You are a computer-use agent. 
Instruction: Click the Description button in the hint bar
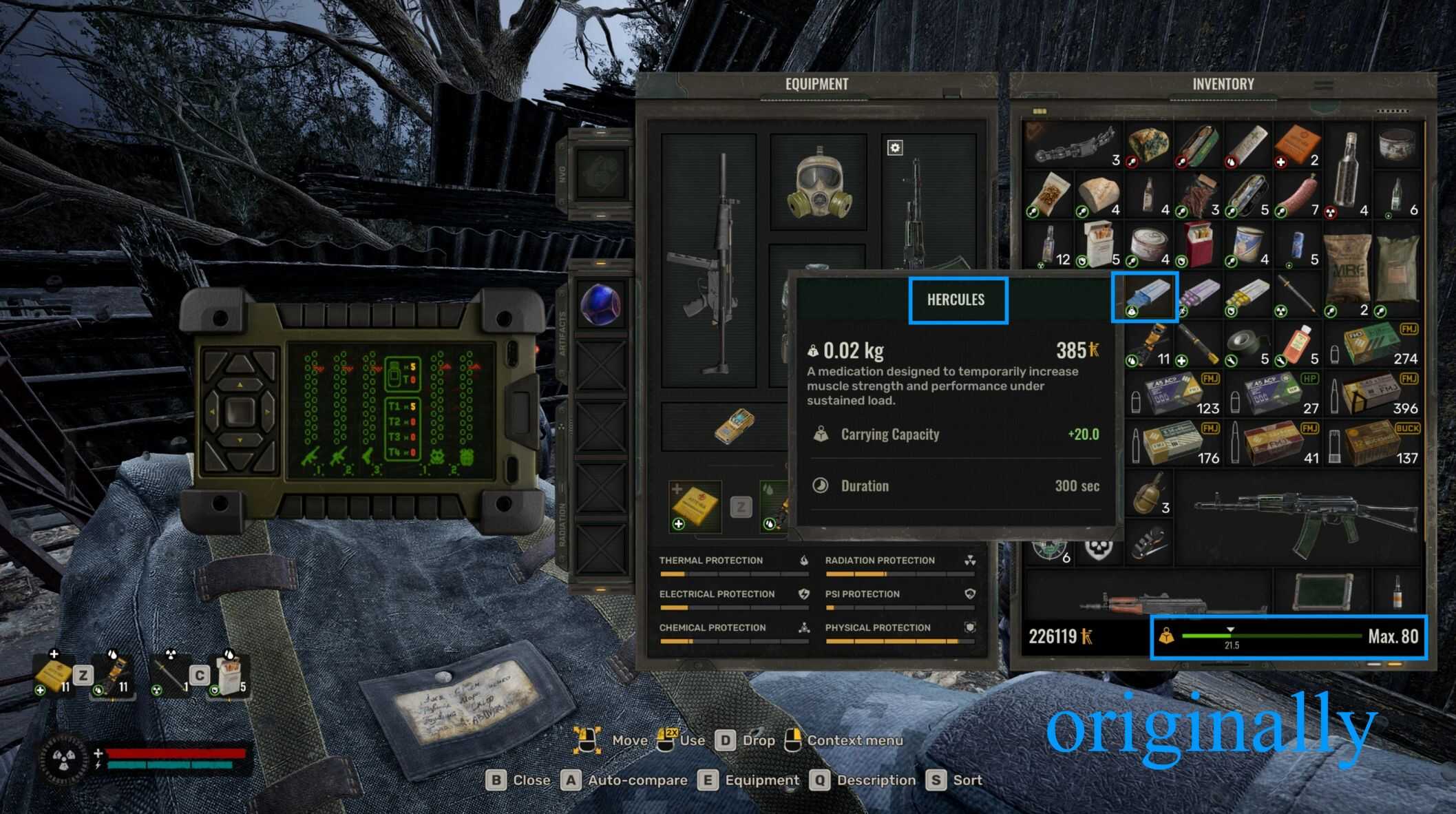[873, 780]
